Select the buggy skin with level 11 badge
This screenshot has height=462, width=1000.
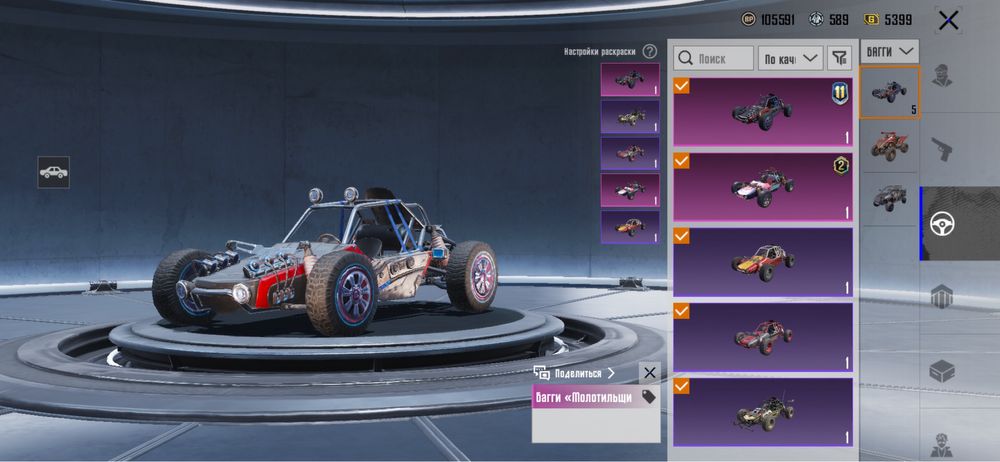[763, 111]
